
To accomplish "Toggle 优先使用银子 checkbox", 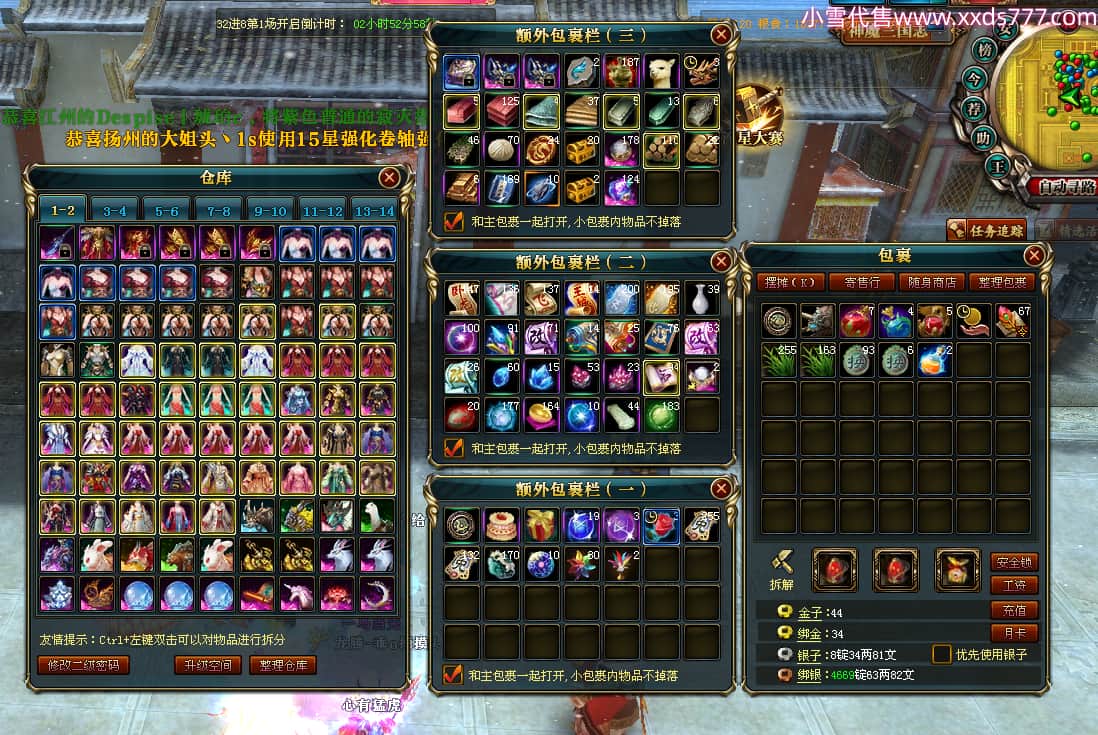I will [x=942, y=654].
